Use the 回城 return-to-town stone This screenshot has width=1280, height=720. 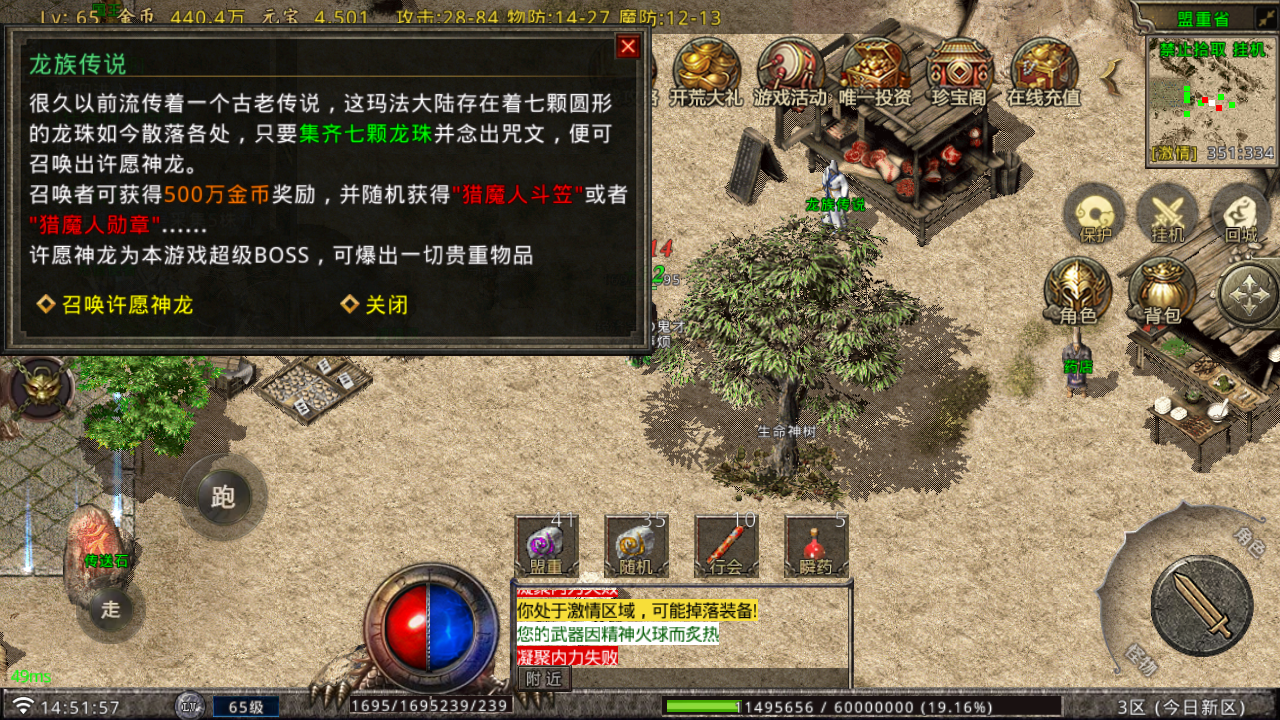pos(1240,214)
